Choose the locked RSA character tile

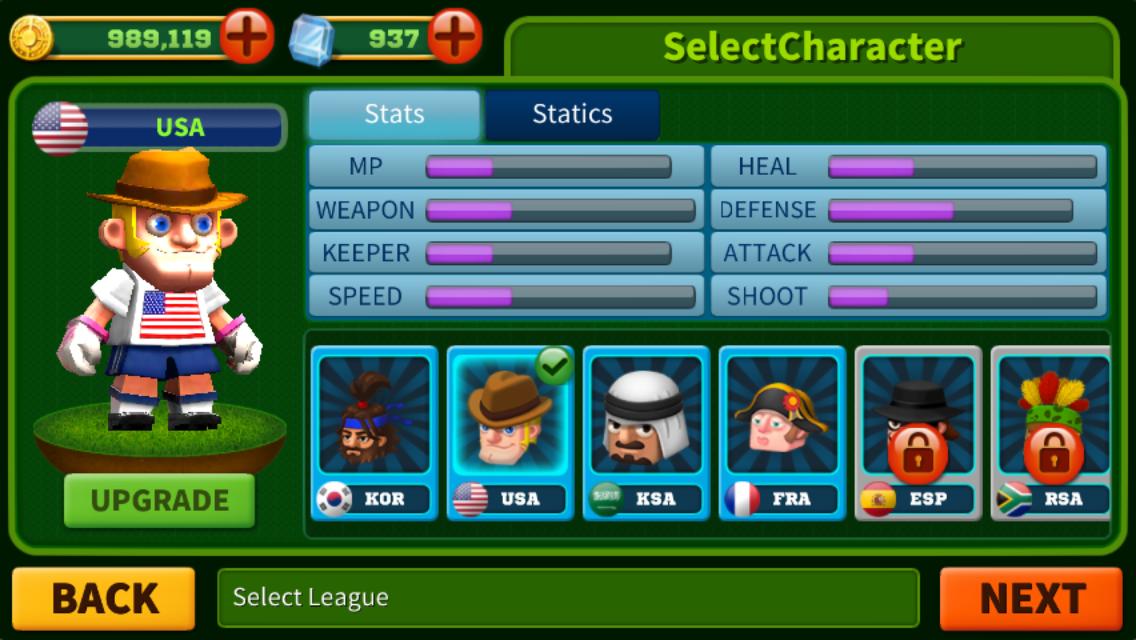(1052, 432)
